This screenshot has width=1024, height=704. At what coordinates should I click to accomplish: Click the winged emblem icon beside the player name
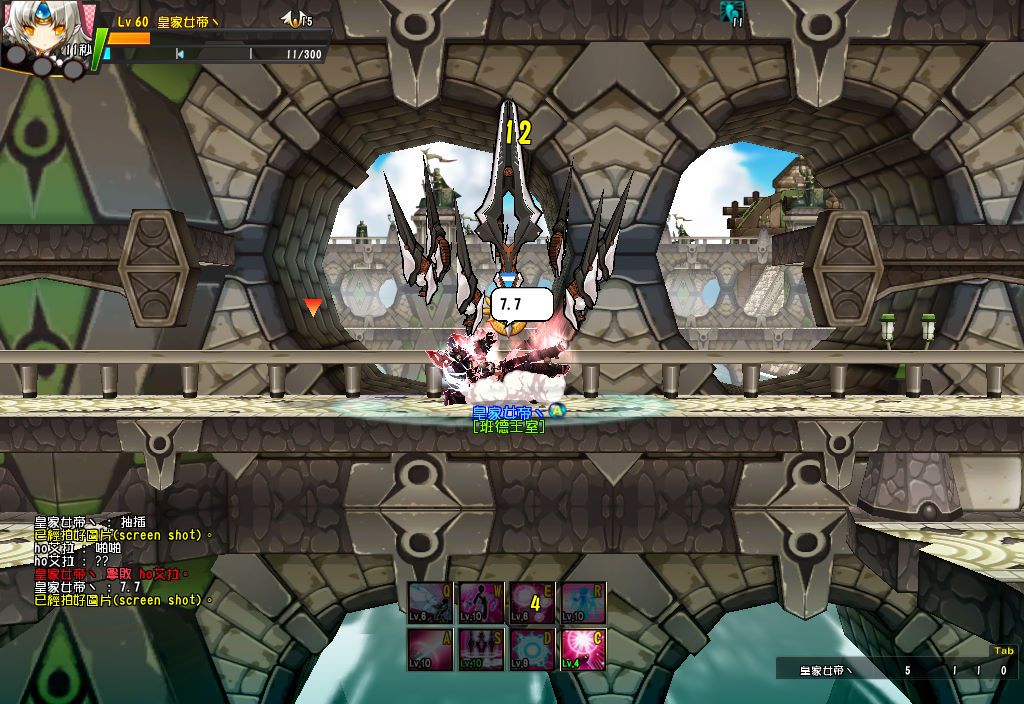(295, 19)
